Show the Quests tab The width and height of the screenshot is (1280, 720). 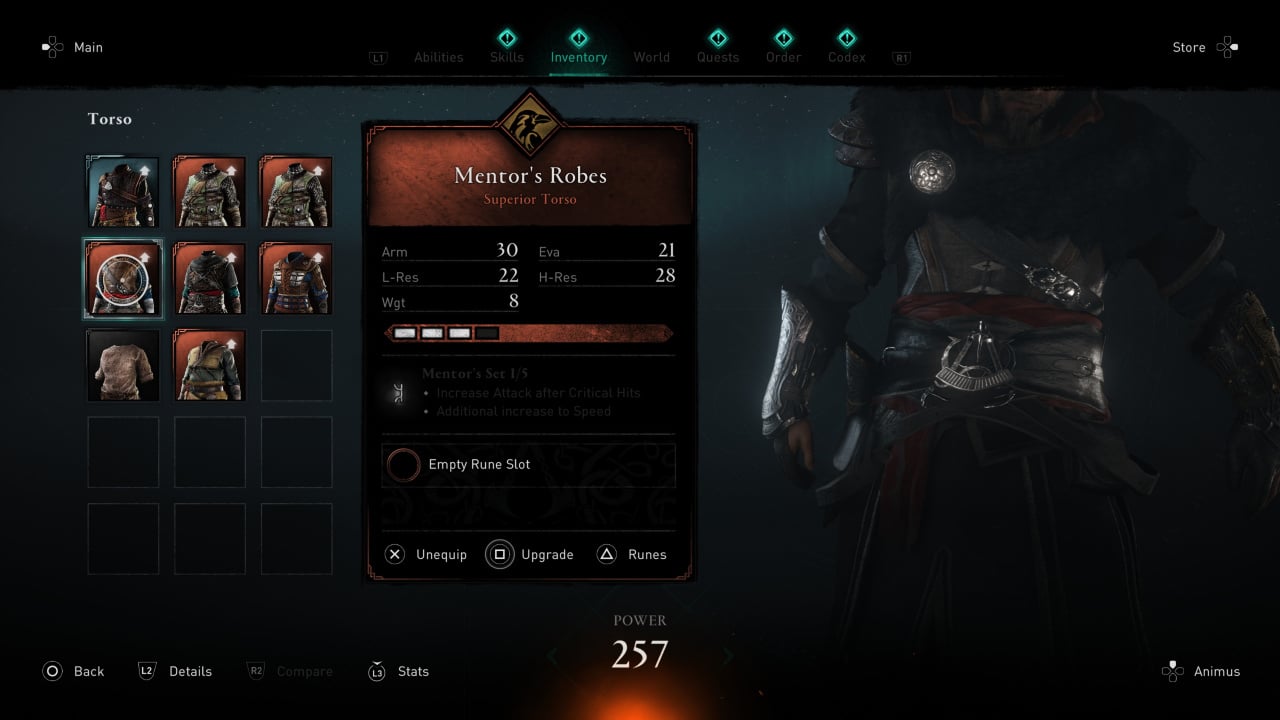(x=718, y=57)
